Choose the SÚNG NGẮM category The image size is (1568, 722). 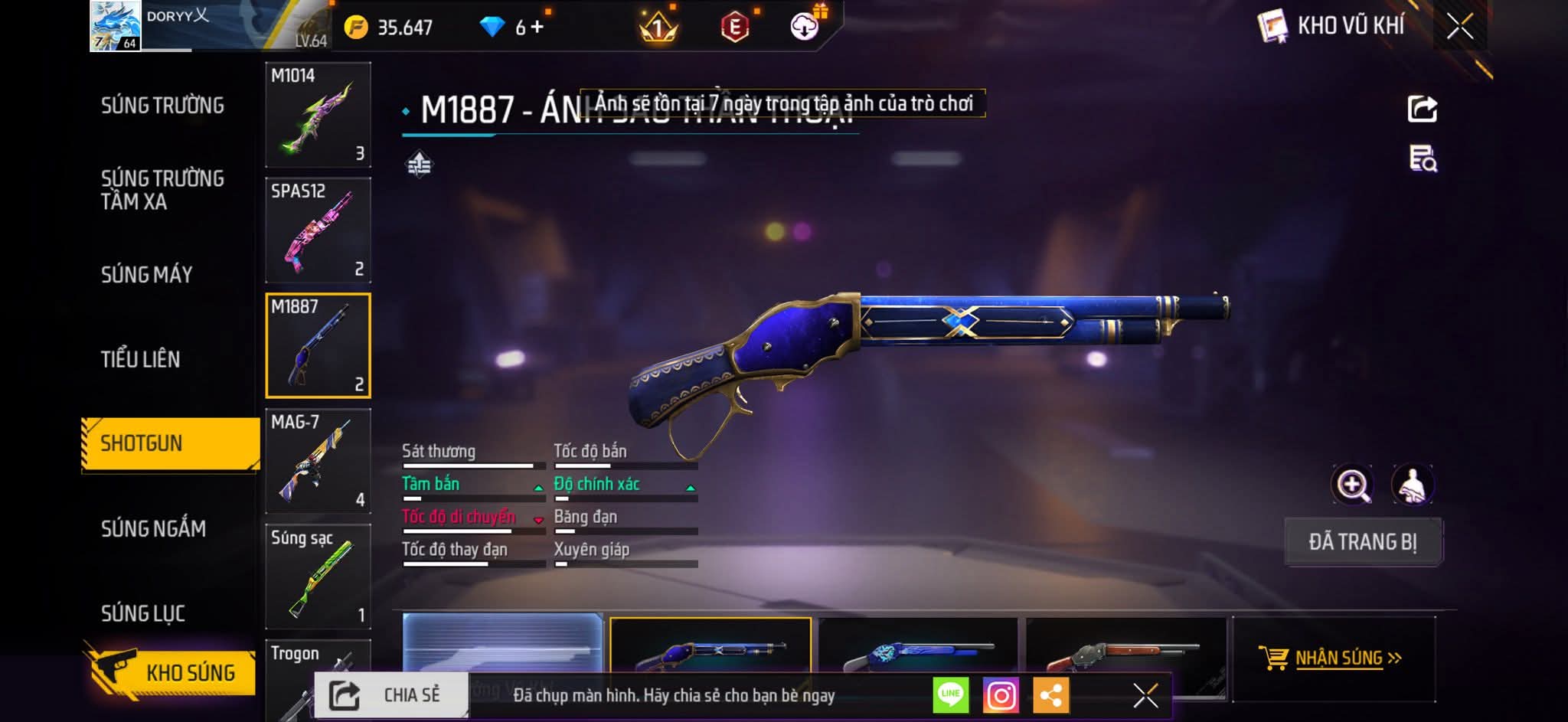(153, 528)
